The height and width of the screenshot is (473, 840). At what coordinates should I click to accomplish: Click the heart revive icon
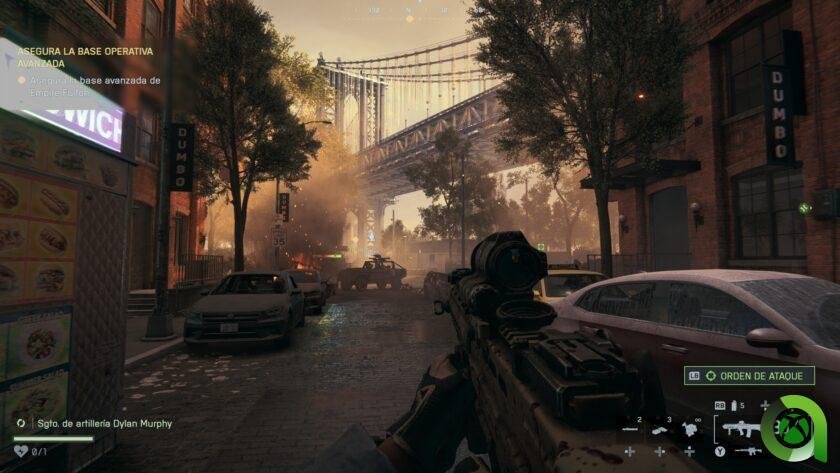(x=21, y=452)
